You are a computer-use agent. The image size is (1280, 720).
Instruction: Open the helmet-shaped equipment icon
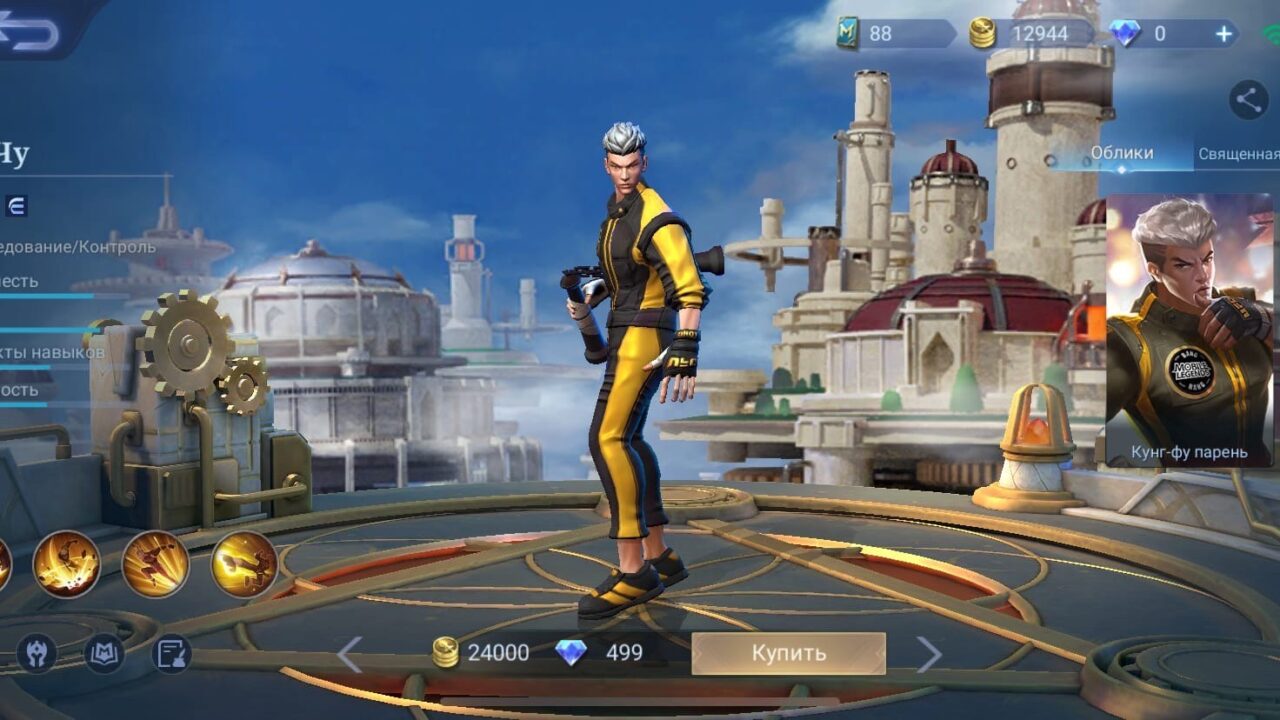pyautogui.click(x=37, y=653)
